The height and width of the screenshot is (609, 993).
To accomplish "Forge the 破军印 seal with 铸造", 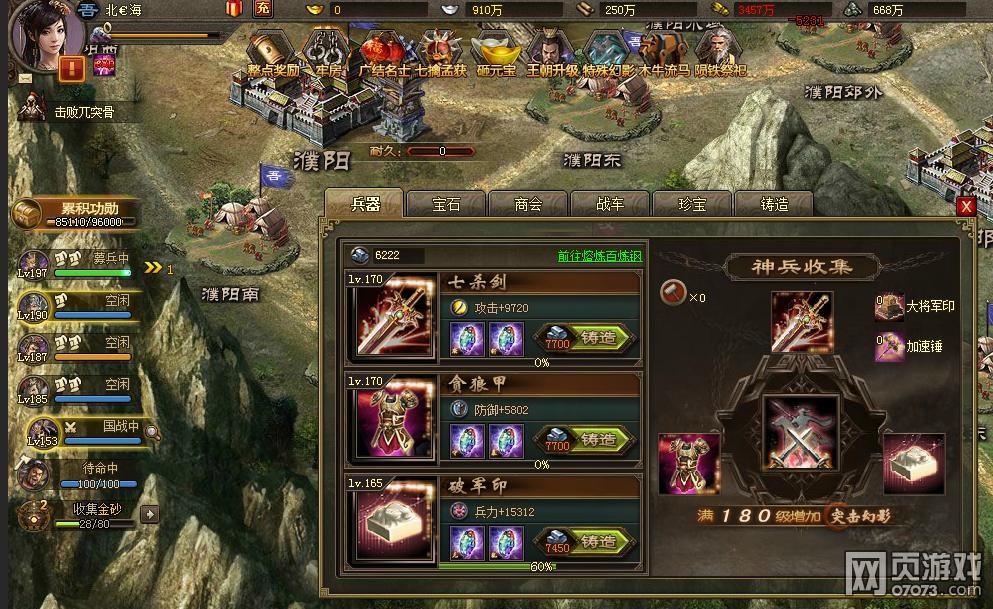I will click(x=587, y=542).
